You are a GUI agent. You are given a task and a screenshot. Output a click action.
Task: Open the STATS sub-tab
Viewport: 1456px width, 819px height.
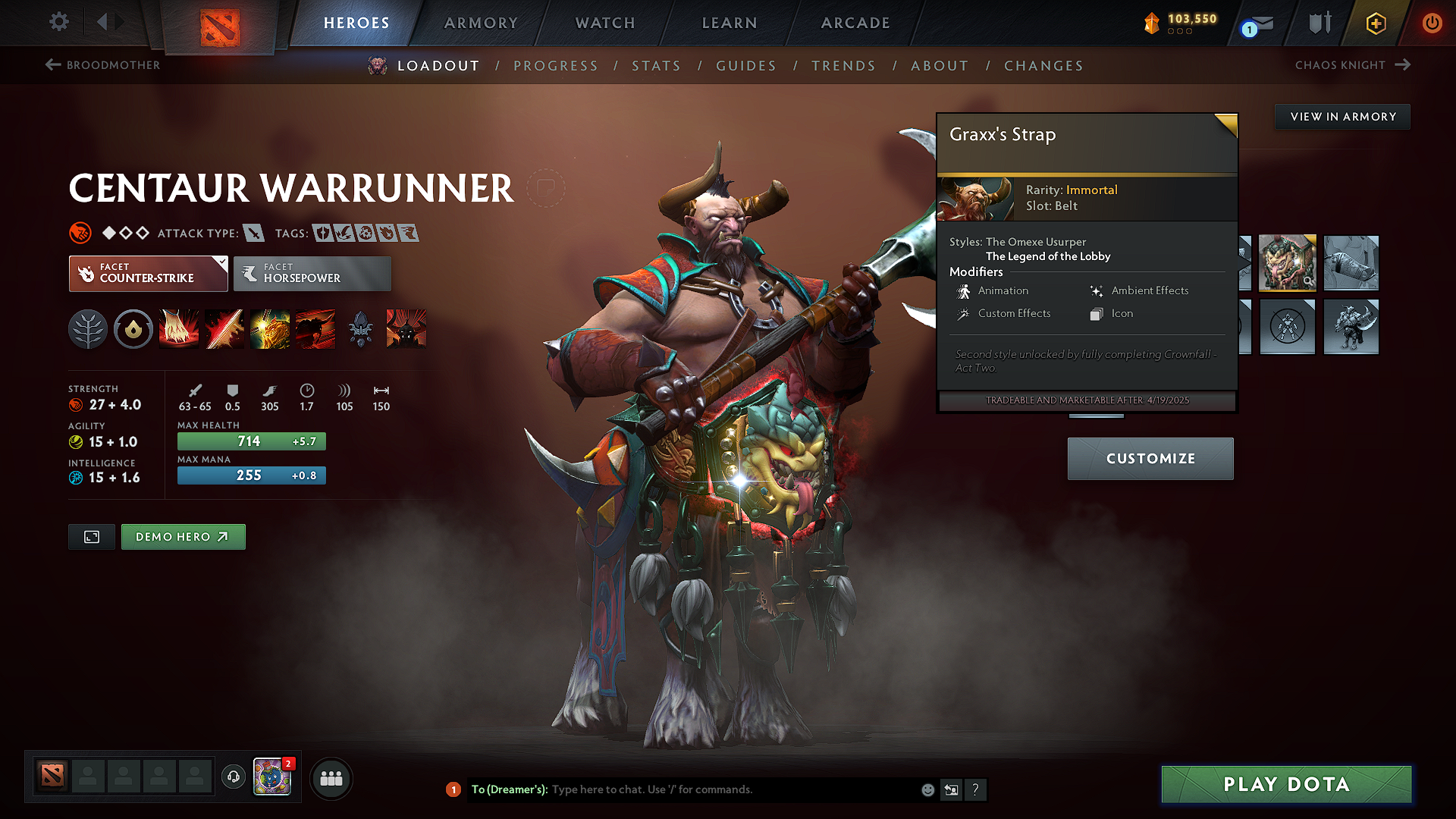click(657, 66)
